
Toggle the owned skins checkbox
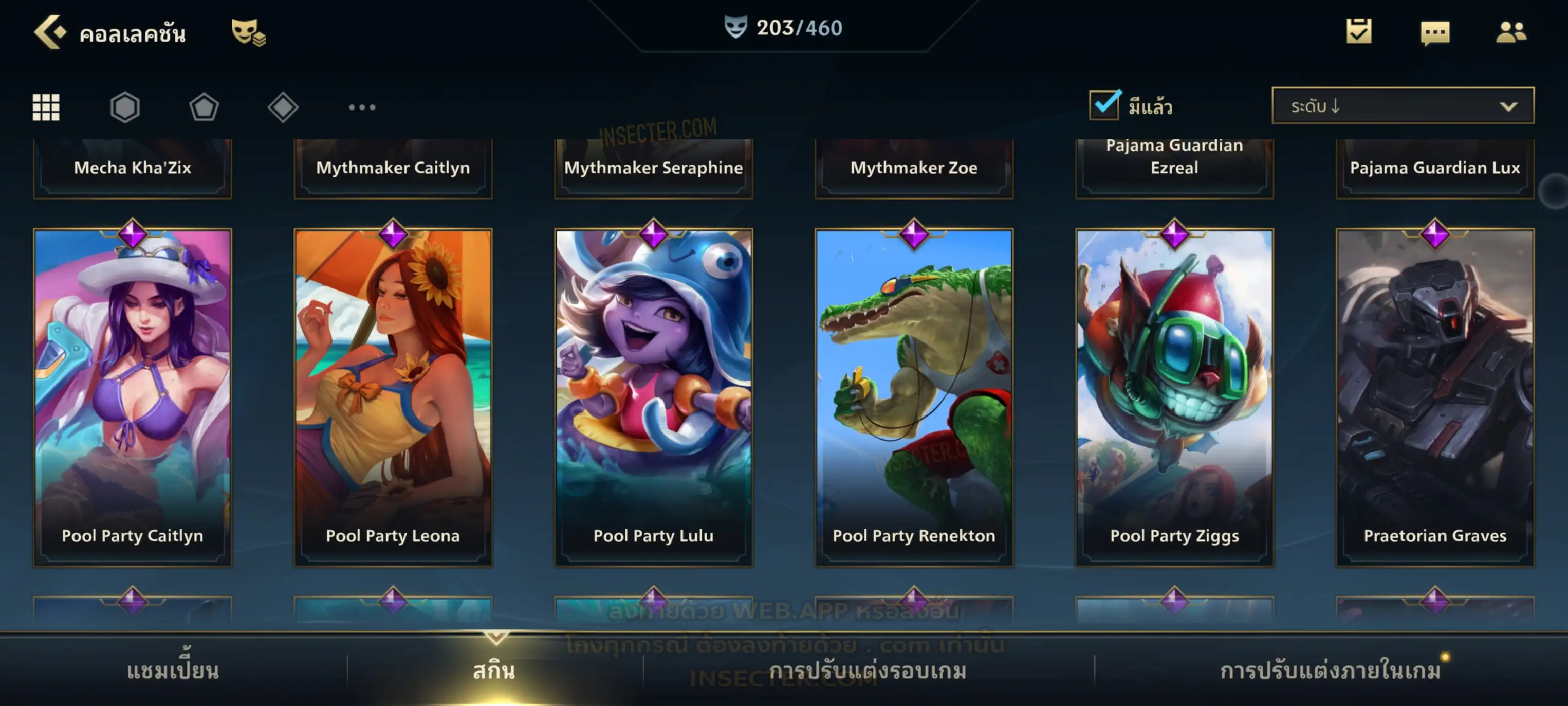click(1104, 105)
